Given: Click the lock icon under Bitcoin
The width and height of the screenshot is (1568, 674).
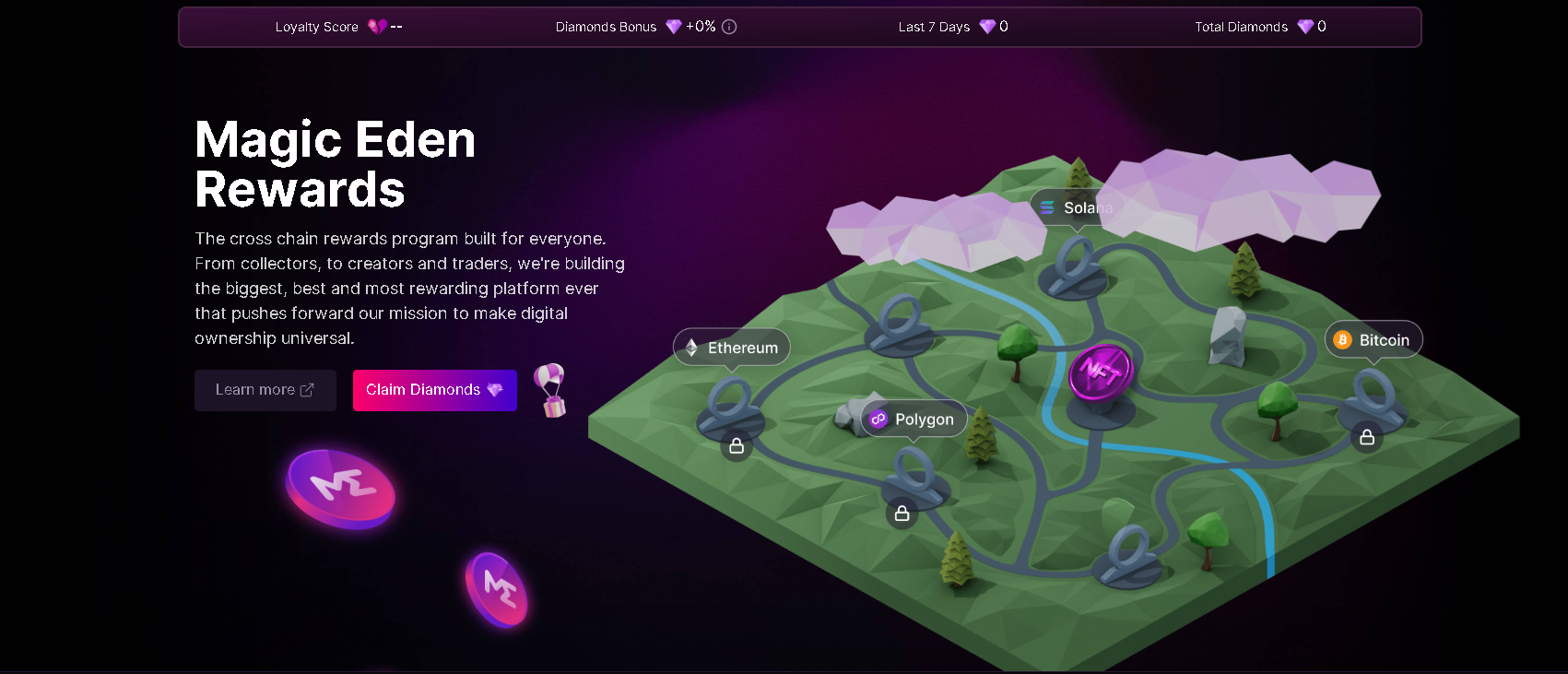Looking at the screenshot, I should (x=1367, y=437).
